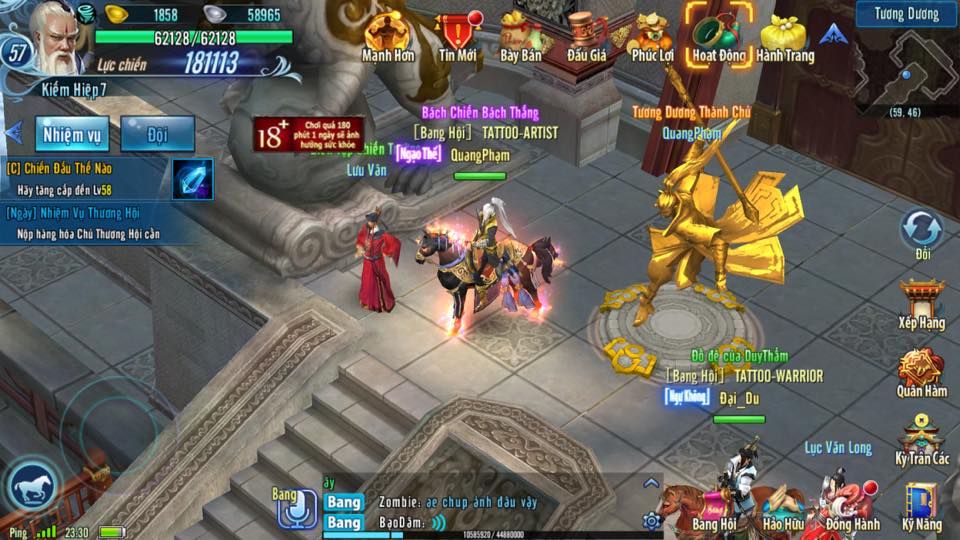Open the Phúc Lợi rewards icon
The image size is (960, 540).
click(652, 36)
